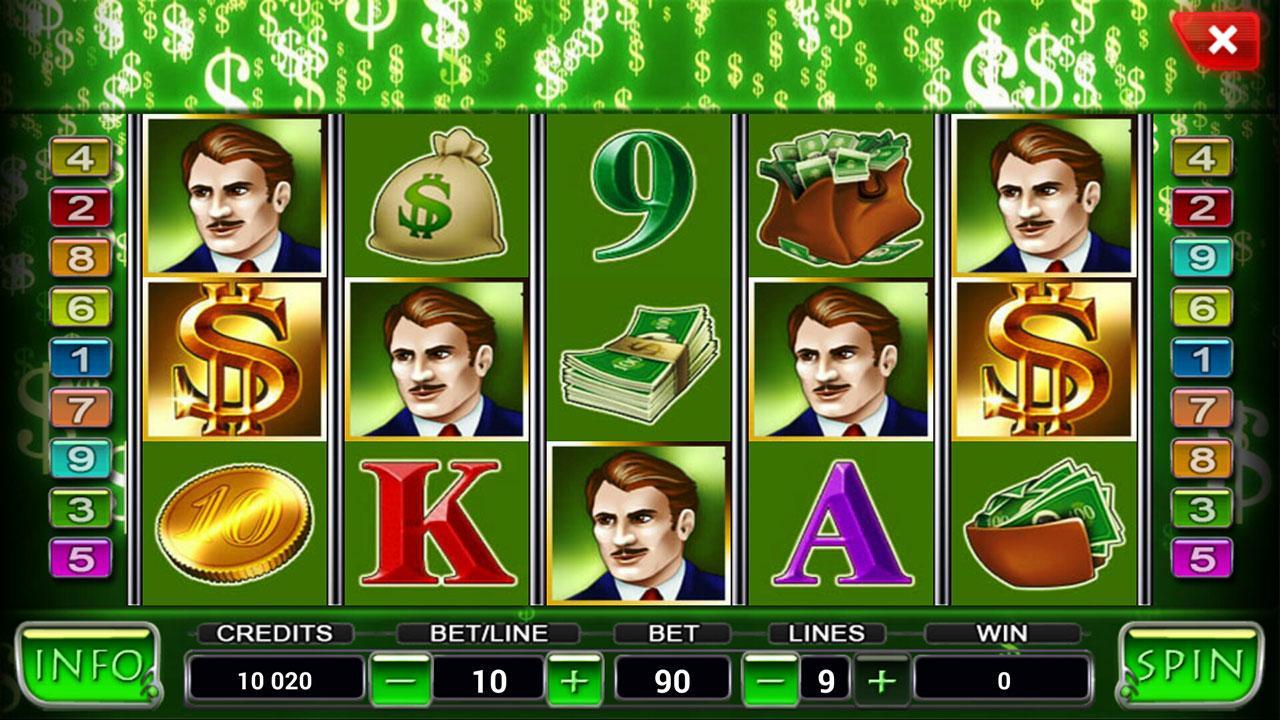The height and width of the screenshot is (720, 1280).
Task: Click the golden dollar symbol on reel one
Action: 232,362
